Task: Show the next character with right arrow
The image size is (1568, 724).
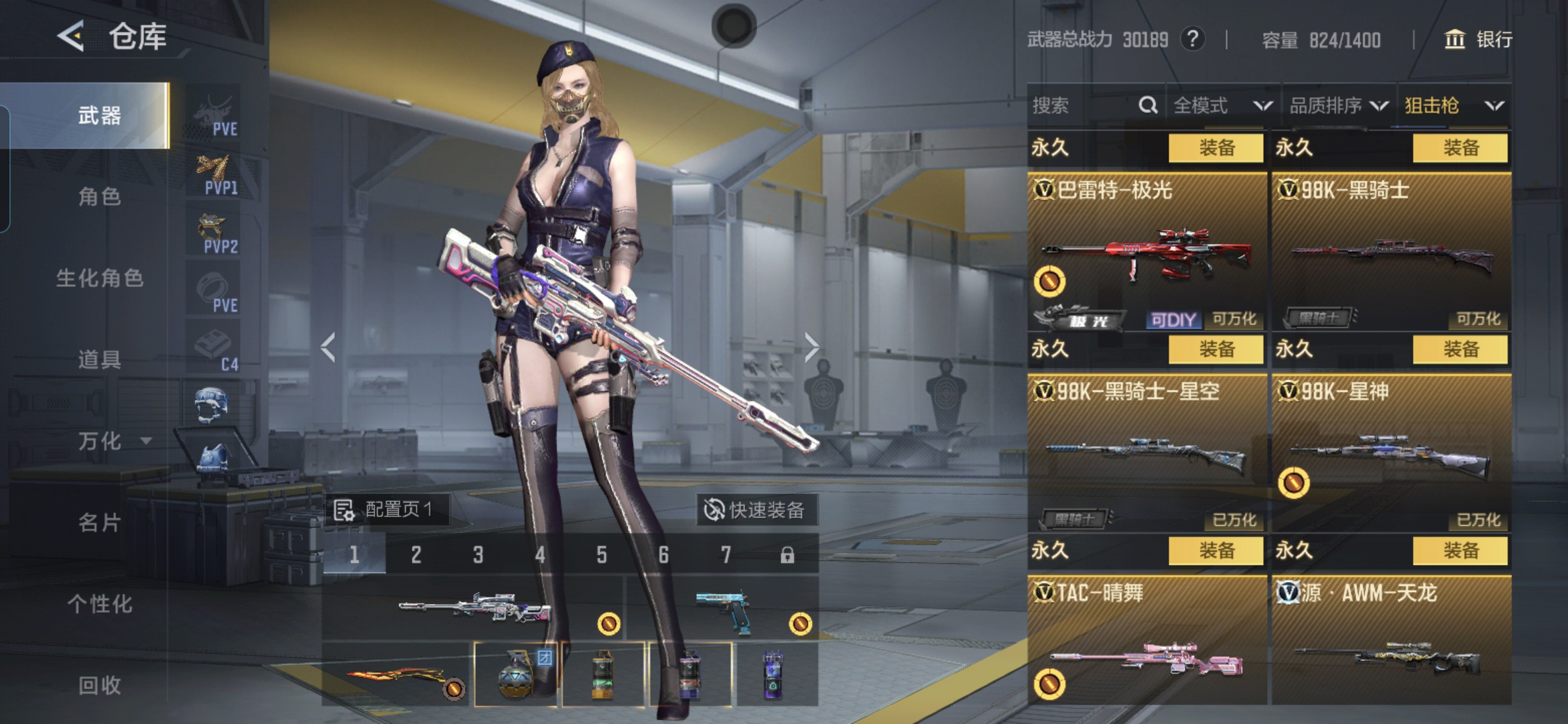Action: [811, 347]
